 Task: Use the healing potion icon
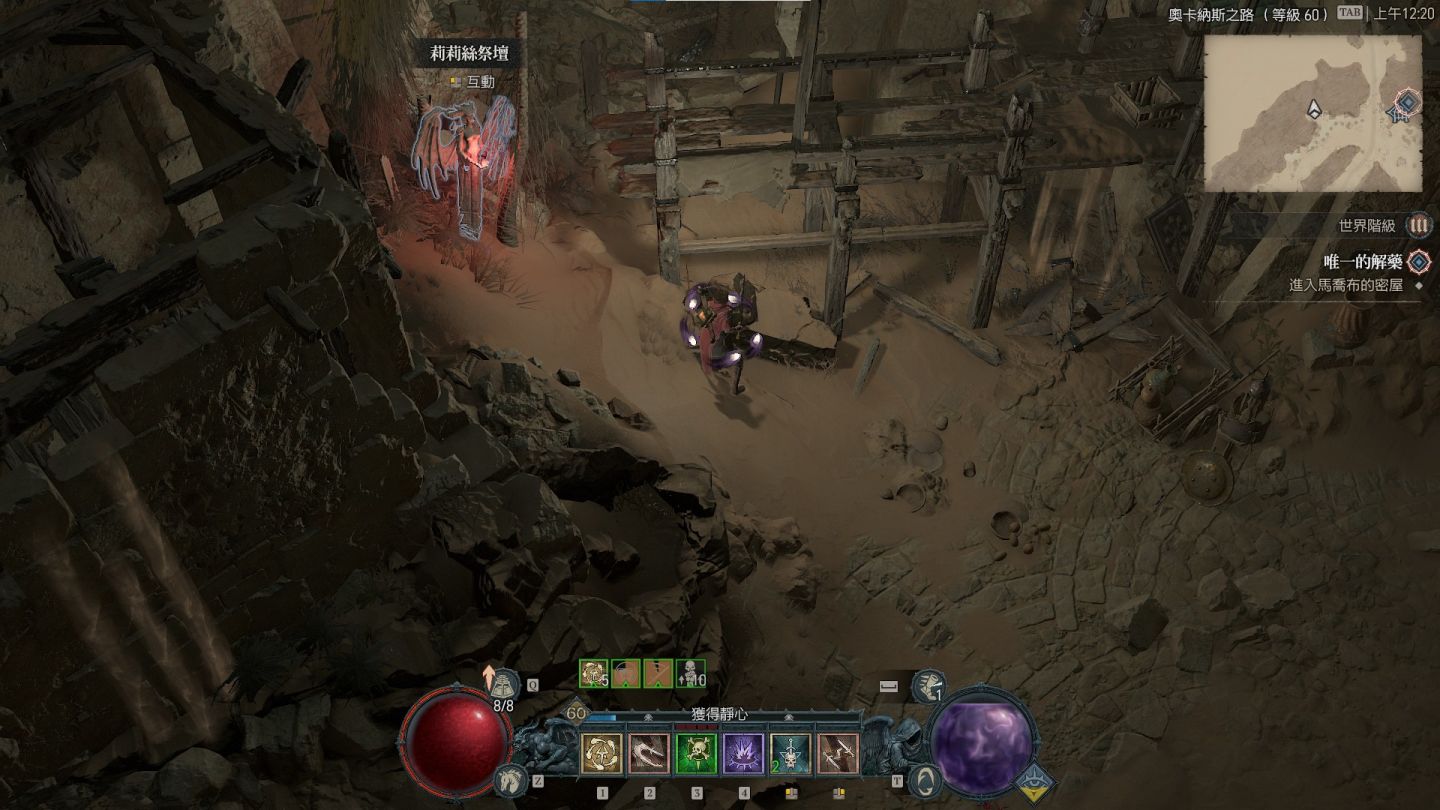(506, 683)
